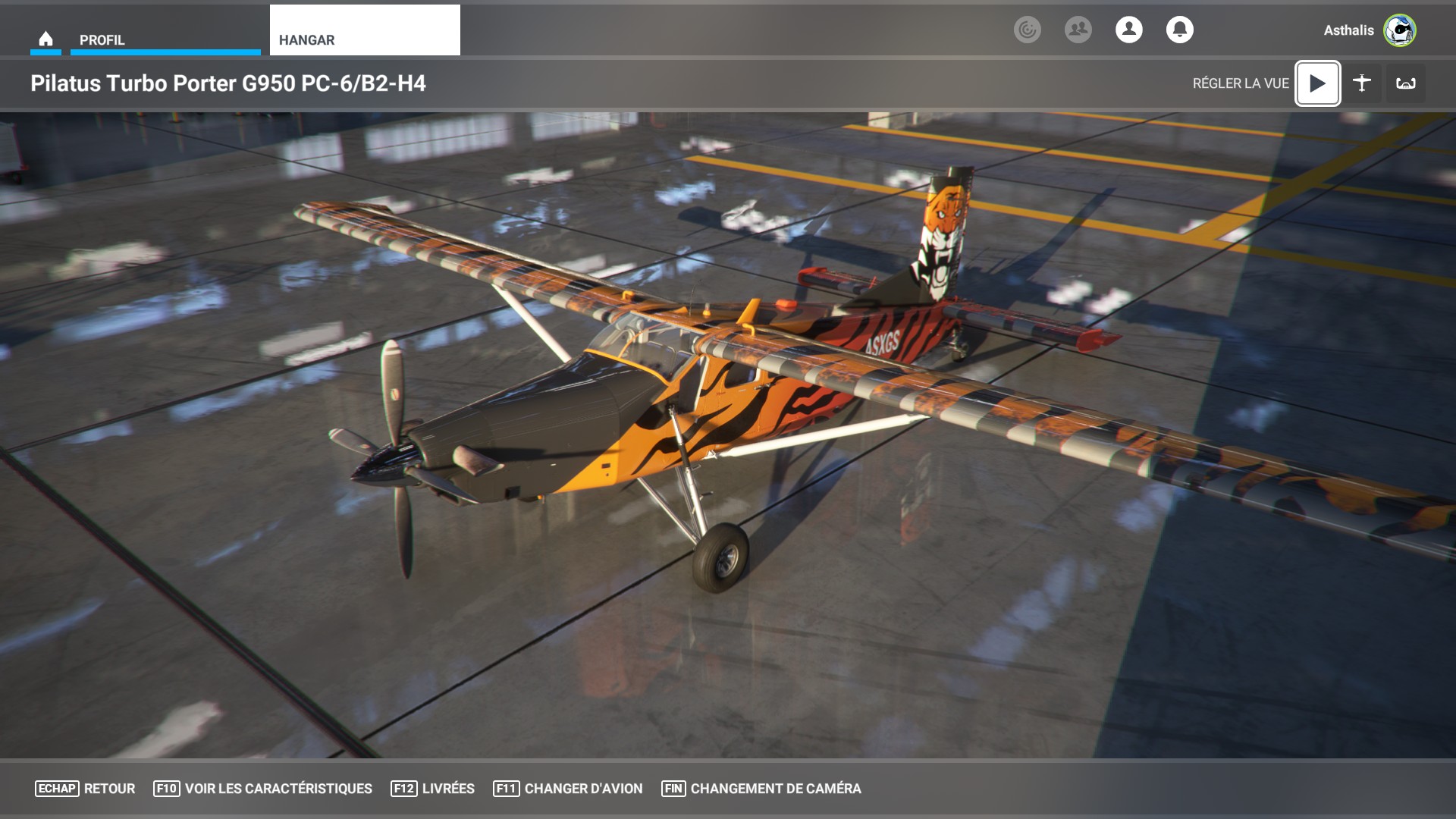Click the play arrow view button
The height and width of the screenshot is (819, 1456).
click(x=1318, y=83)
